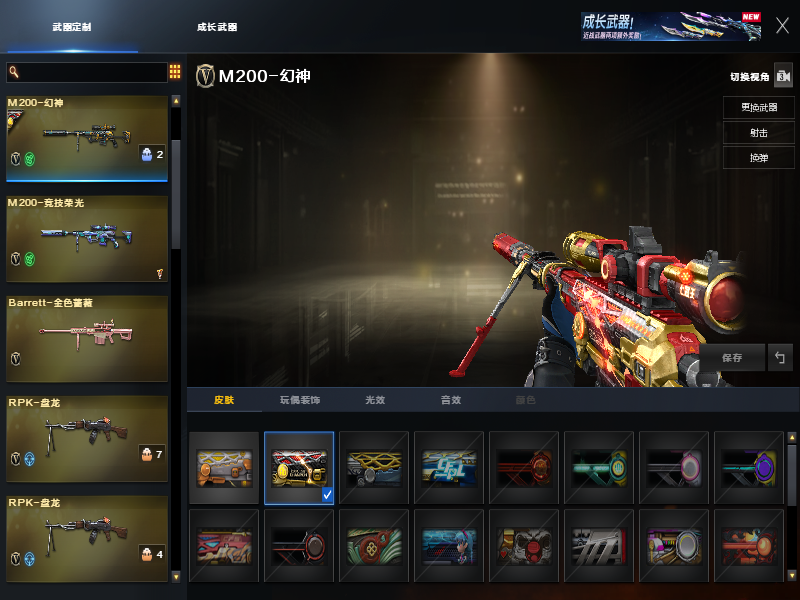Viewport: 800px width, 600px height.
Task: Toggle the orange grid view icon
Action: pos(175,72)
